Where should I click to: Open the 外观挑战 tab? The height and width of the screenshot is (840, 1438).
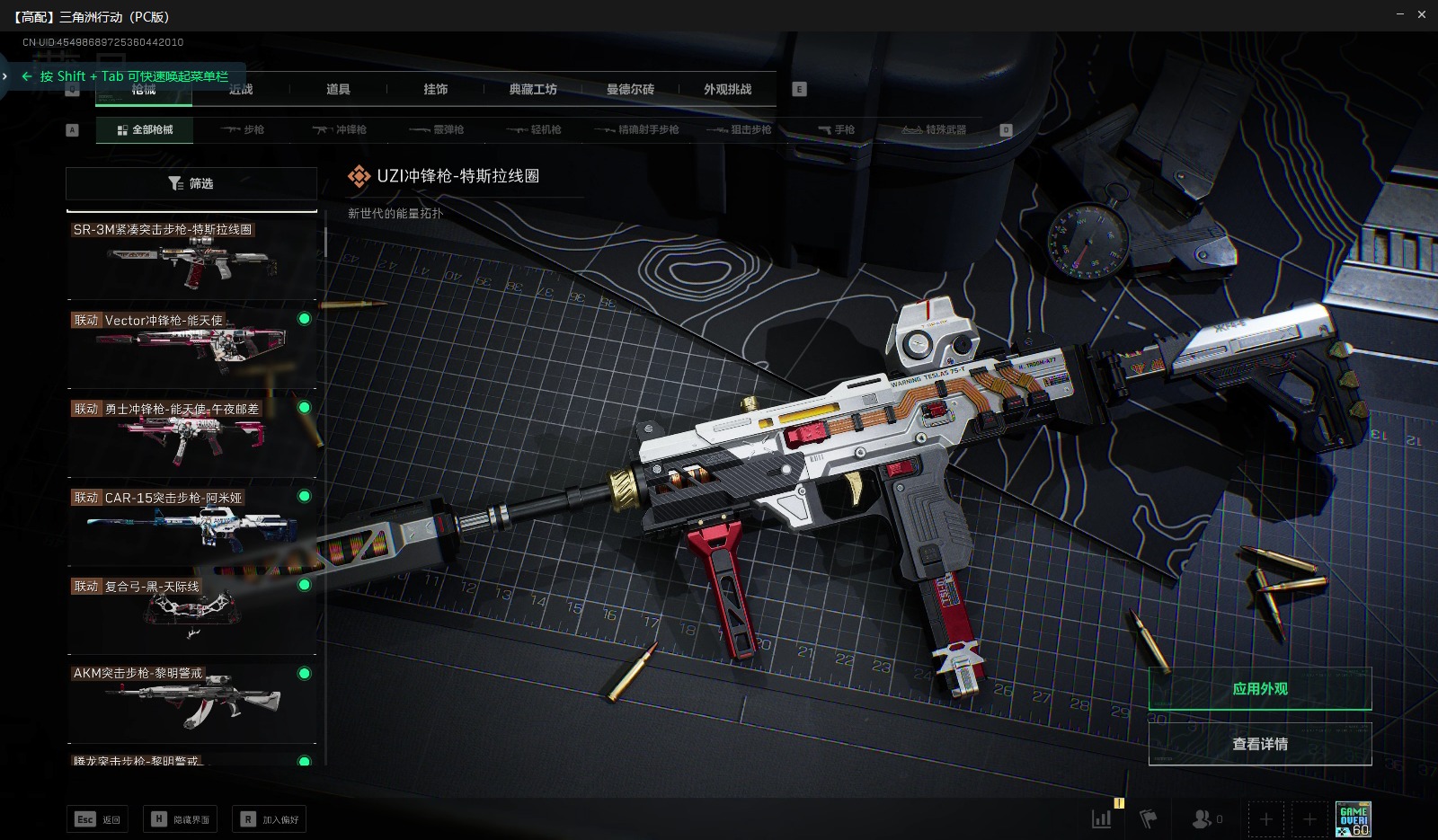tap(727, 89)
